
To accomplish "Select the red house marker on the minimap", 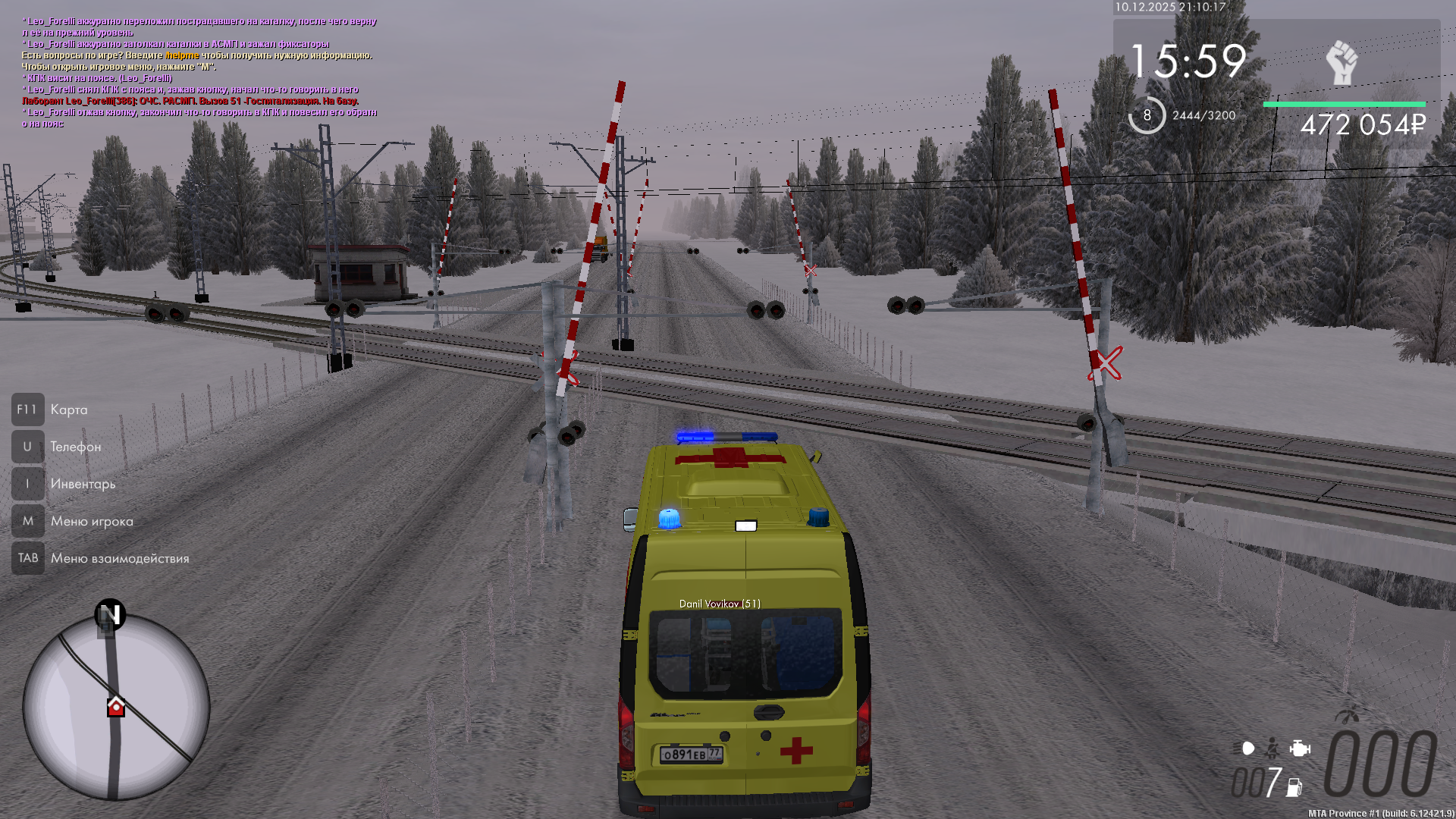I will pyautogui.click(x=115, y=707).
